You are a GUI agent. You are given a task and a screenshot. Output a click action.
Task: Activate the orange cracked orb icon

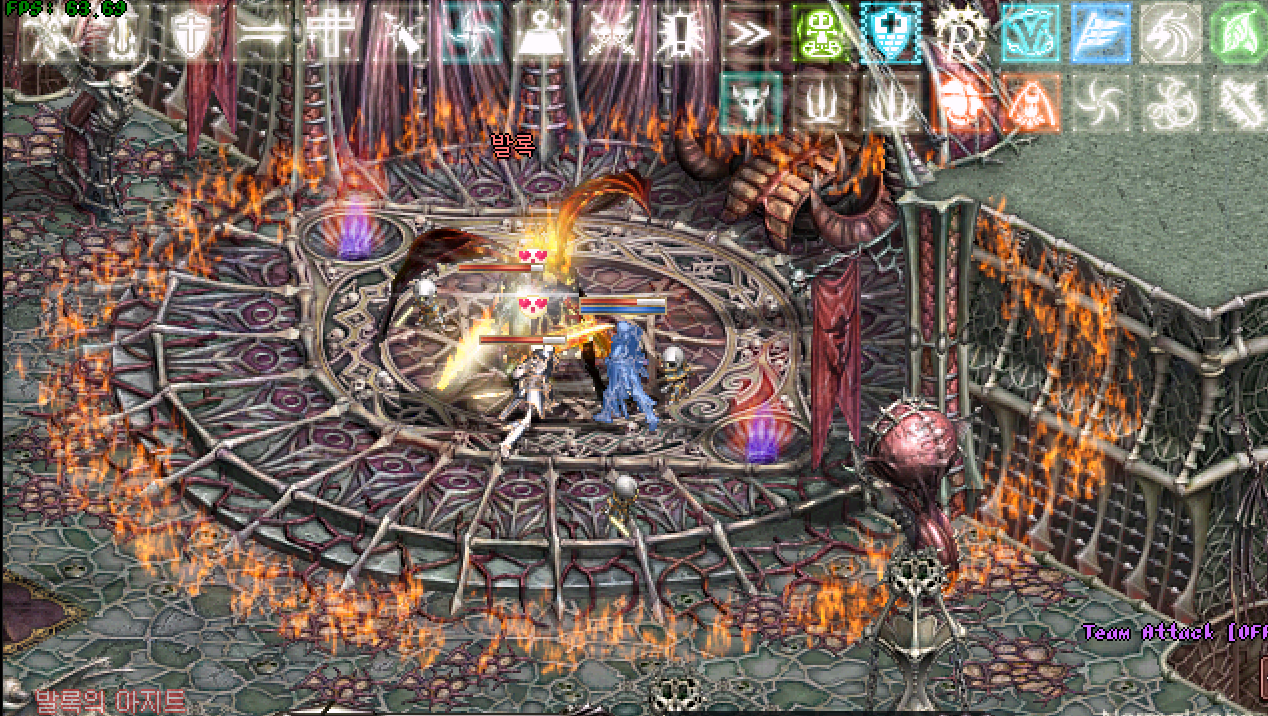click(x=961, y=102)
